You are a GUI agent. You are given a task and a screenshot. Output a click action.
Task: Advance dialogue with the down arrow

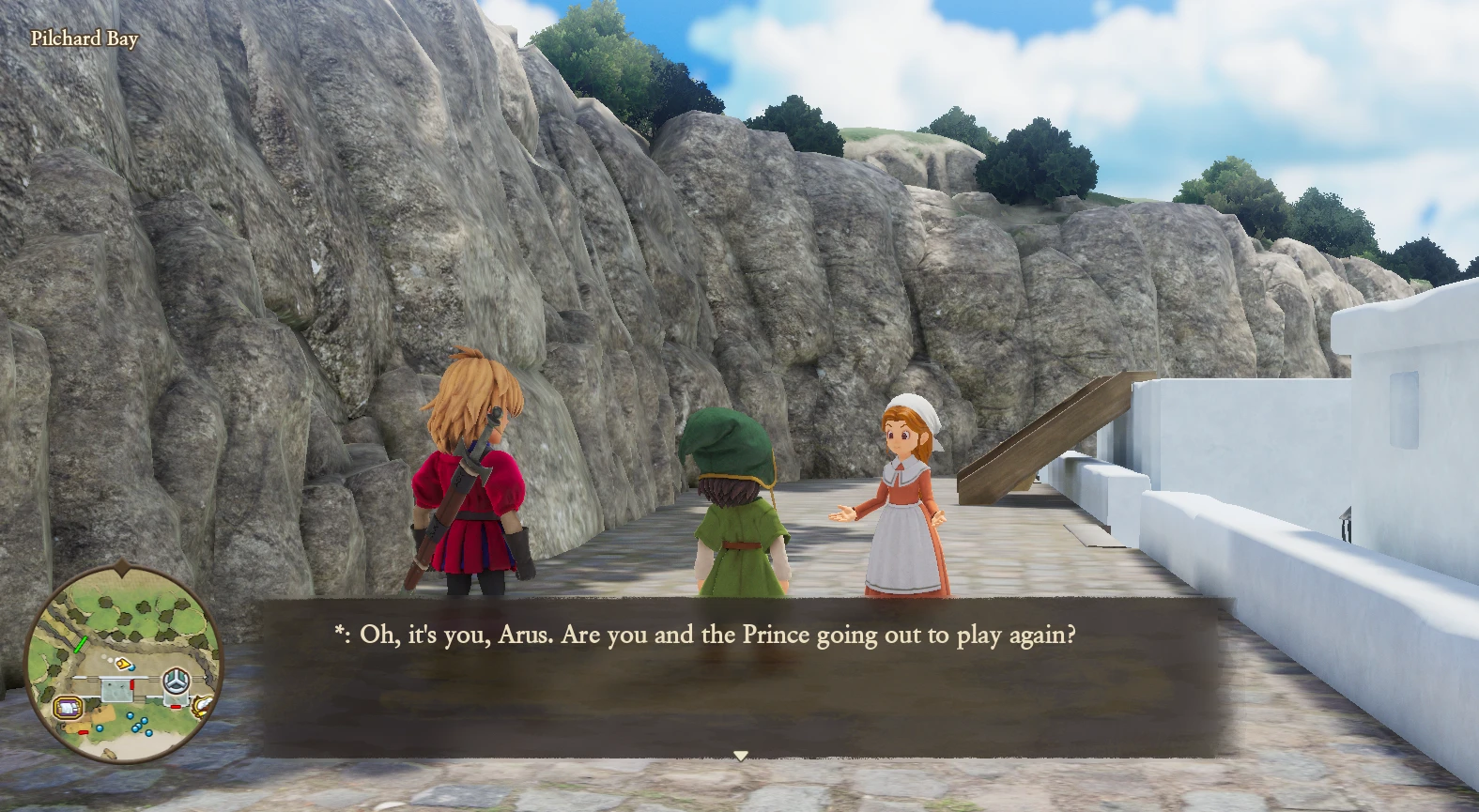[x=740, y=755]
